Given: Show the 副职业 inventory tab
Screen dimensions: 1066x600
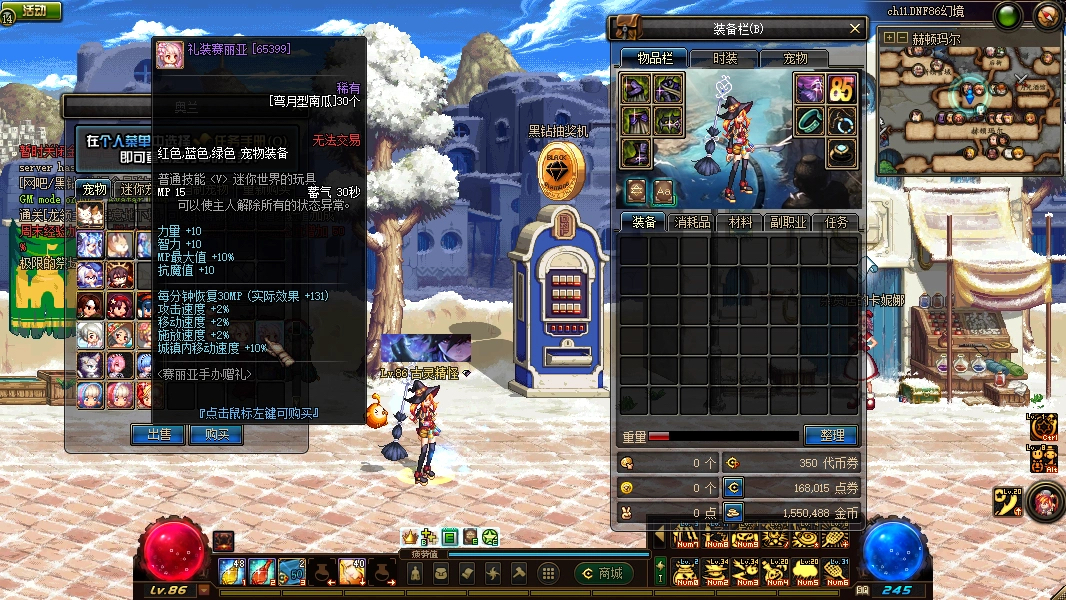Looking at the screenshot, I should [787, 222].
